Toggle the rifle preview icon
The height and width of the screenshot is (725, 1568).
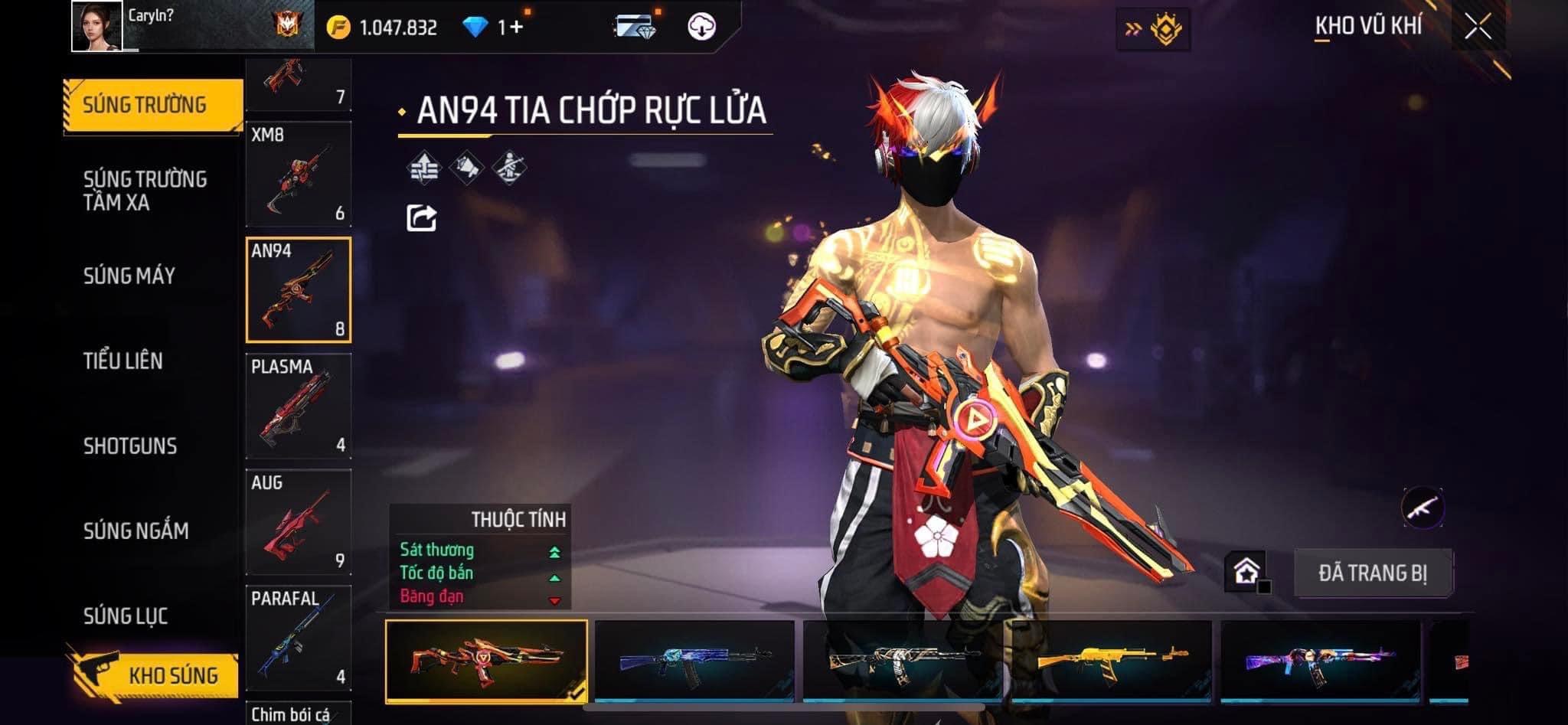1423,507
